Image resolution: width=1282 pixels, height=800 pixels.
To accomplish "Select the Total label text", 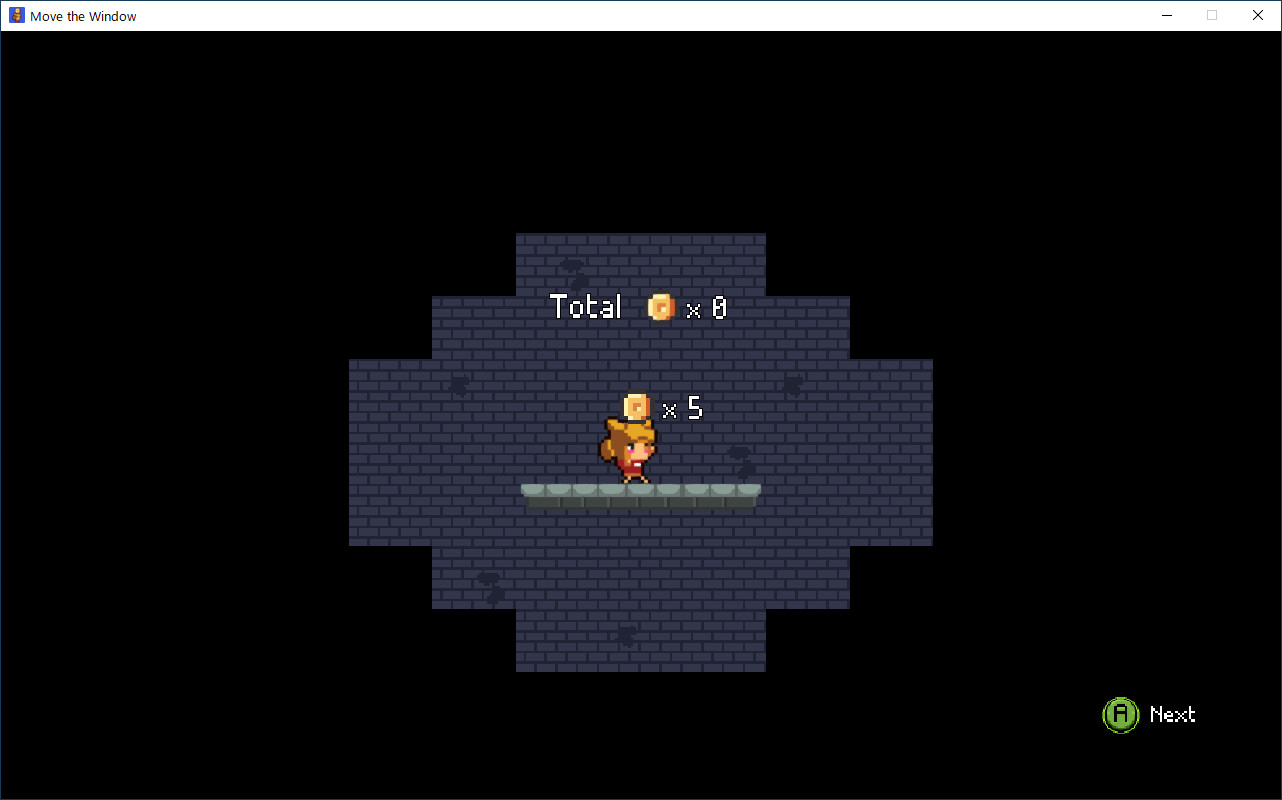I will 586,307.
